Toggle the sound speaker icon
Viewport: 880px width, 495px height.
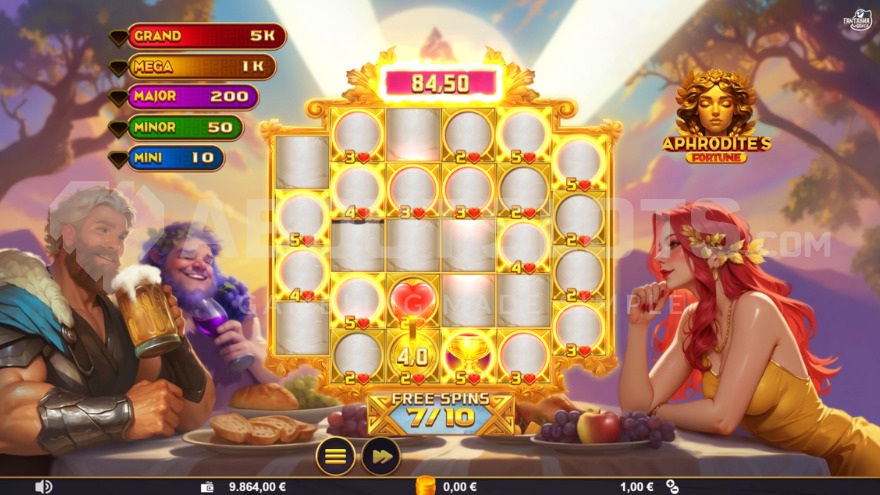(x=43, y=487)
